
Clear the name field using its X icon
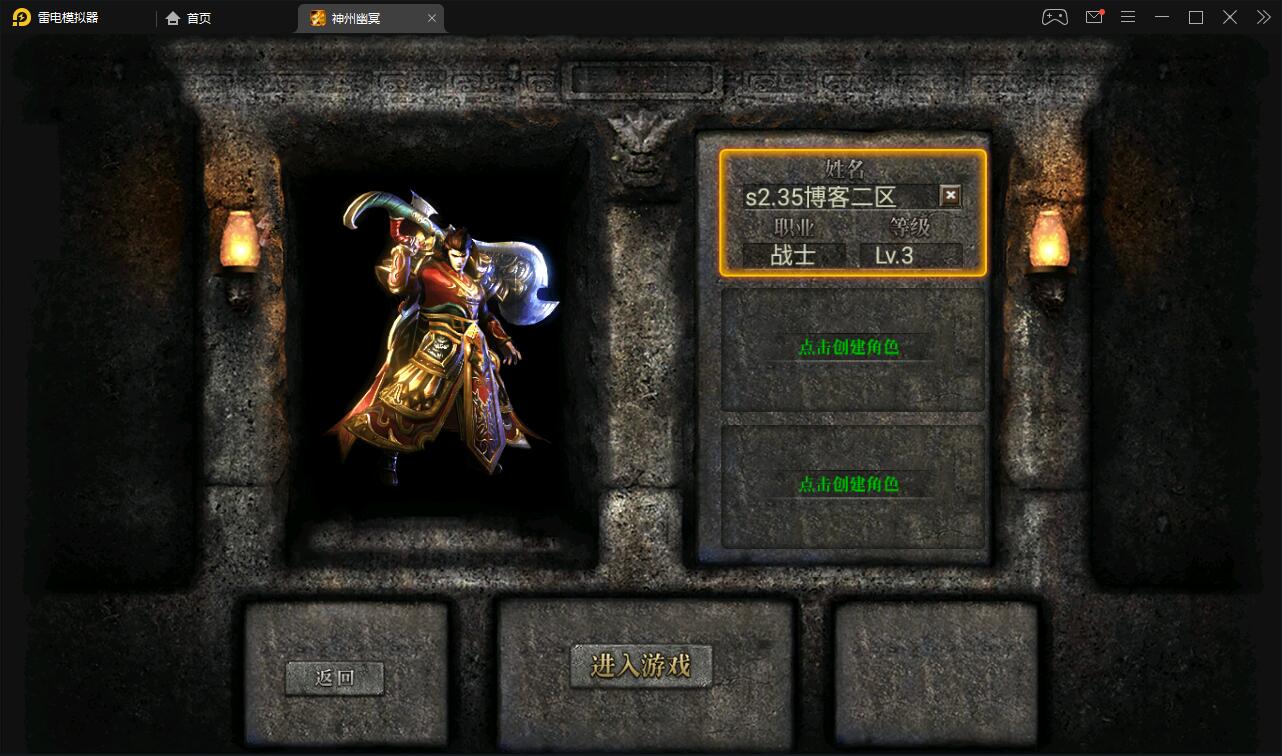click(x=950, y=196)
